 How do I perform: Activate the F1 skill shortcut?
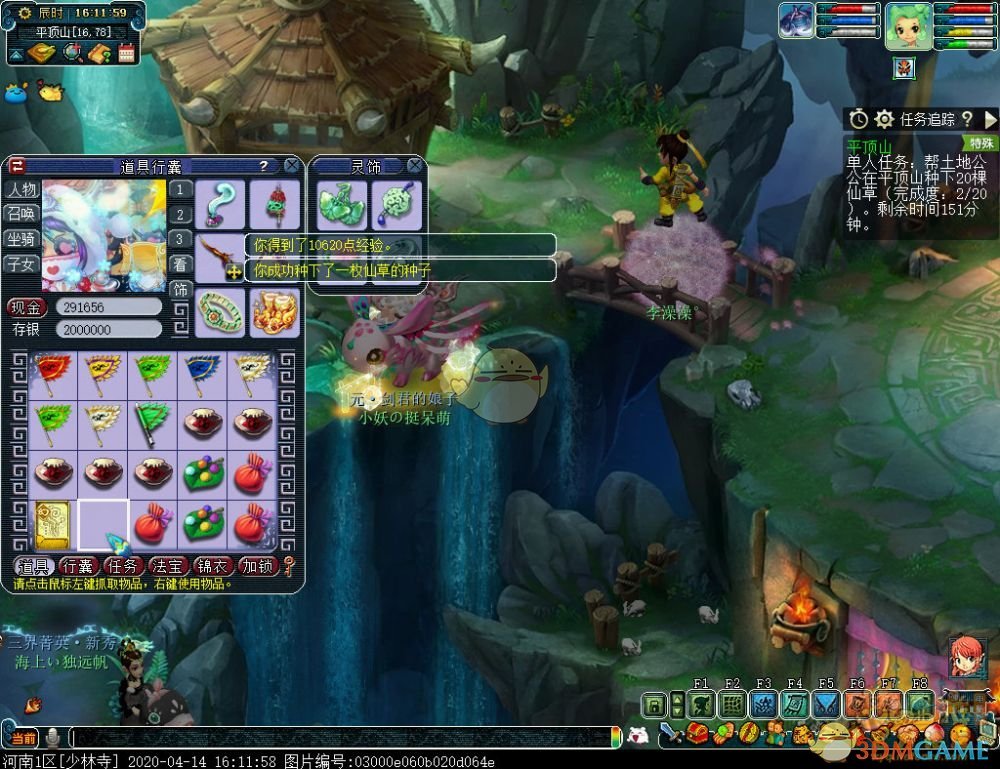(x=702, y=705)
